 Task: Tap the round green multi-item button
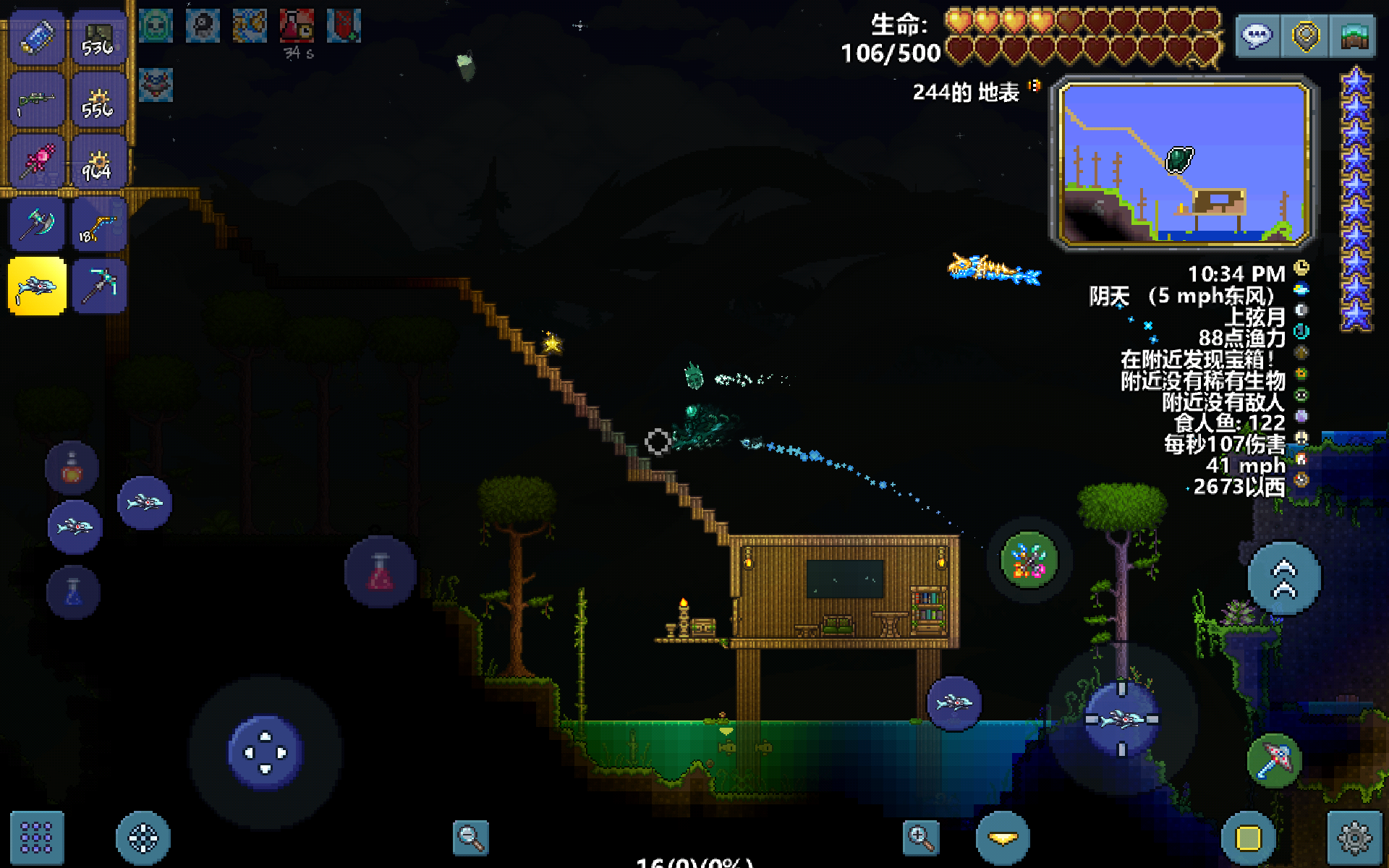click(x=1029, y=560)
